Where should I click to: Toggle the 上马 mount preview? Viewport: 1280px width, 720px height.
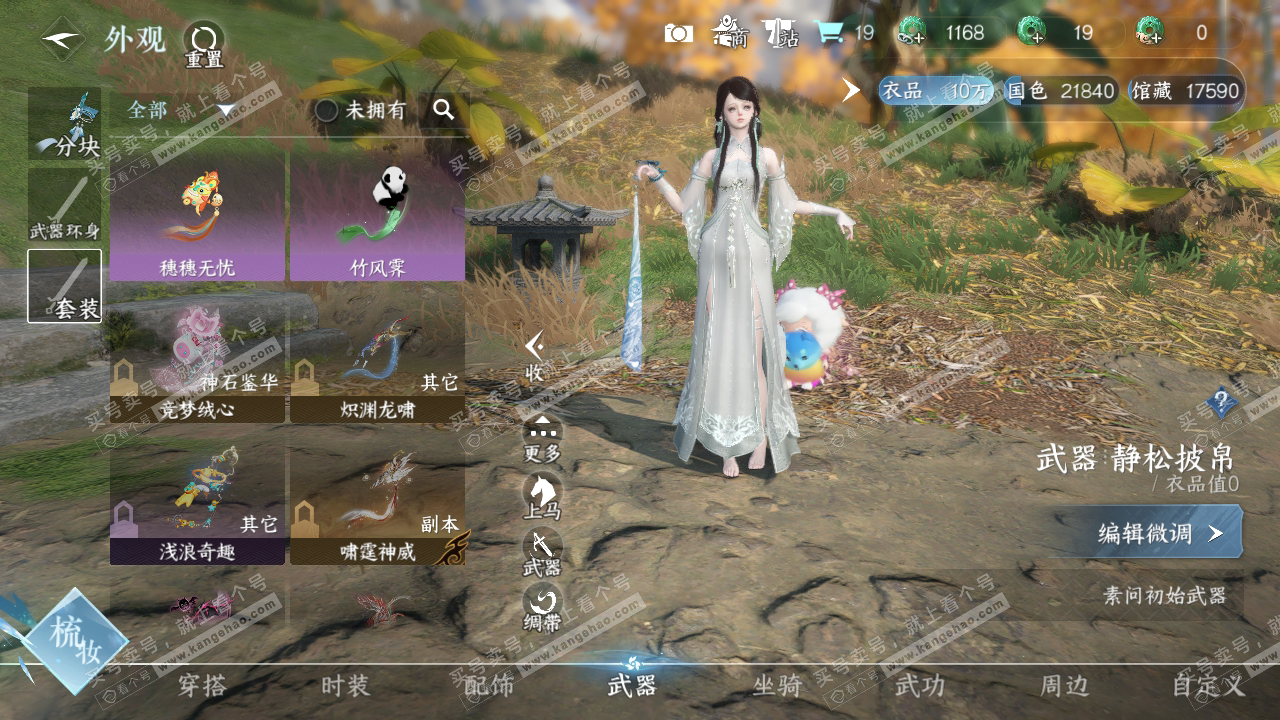click(542, 495)
